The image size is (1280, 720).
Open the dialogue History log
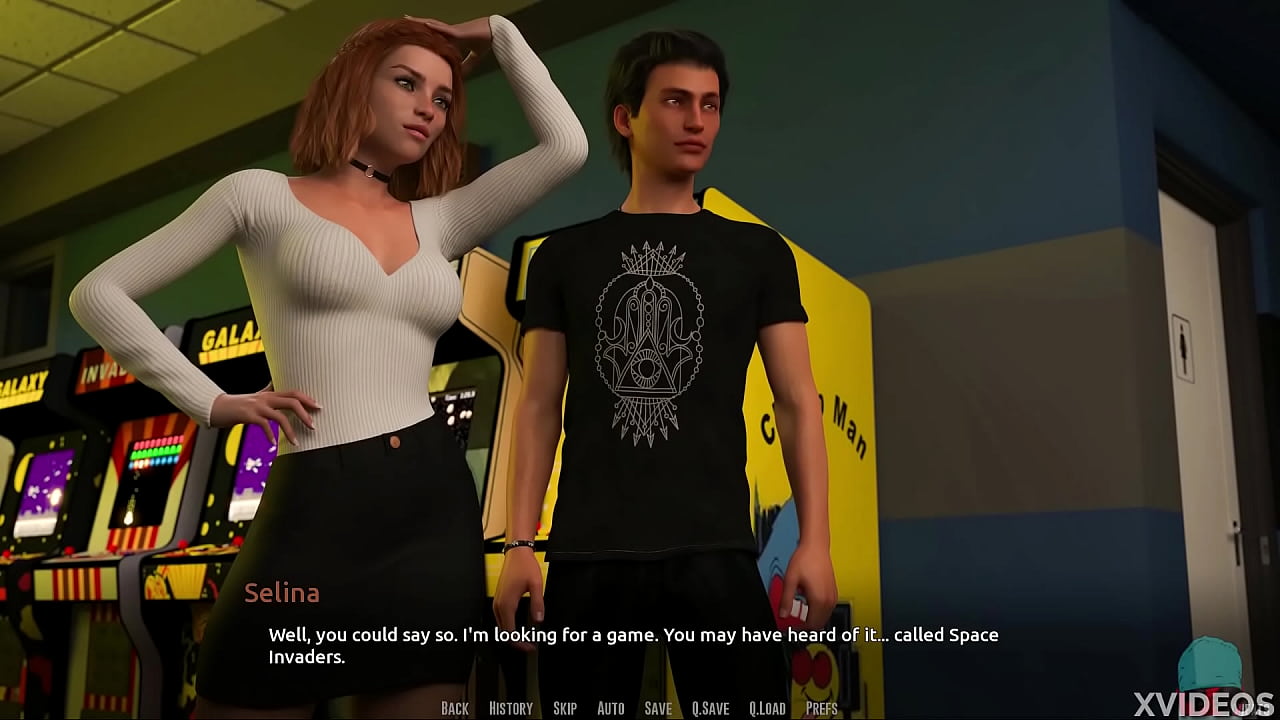(x=510, y=708)
